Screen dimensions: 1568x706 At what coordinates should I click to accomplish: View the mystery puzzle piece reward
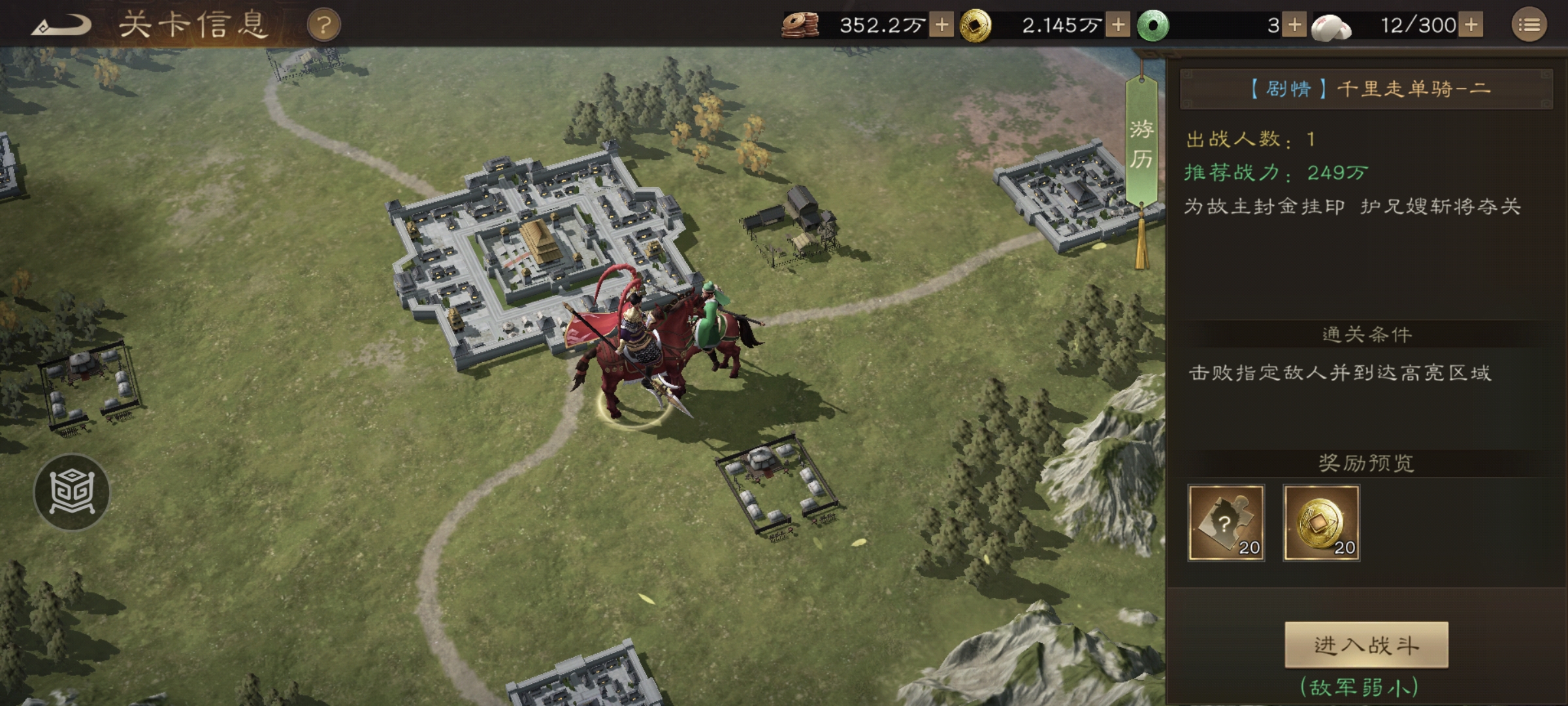click(1226, 523)
